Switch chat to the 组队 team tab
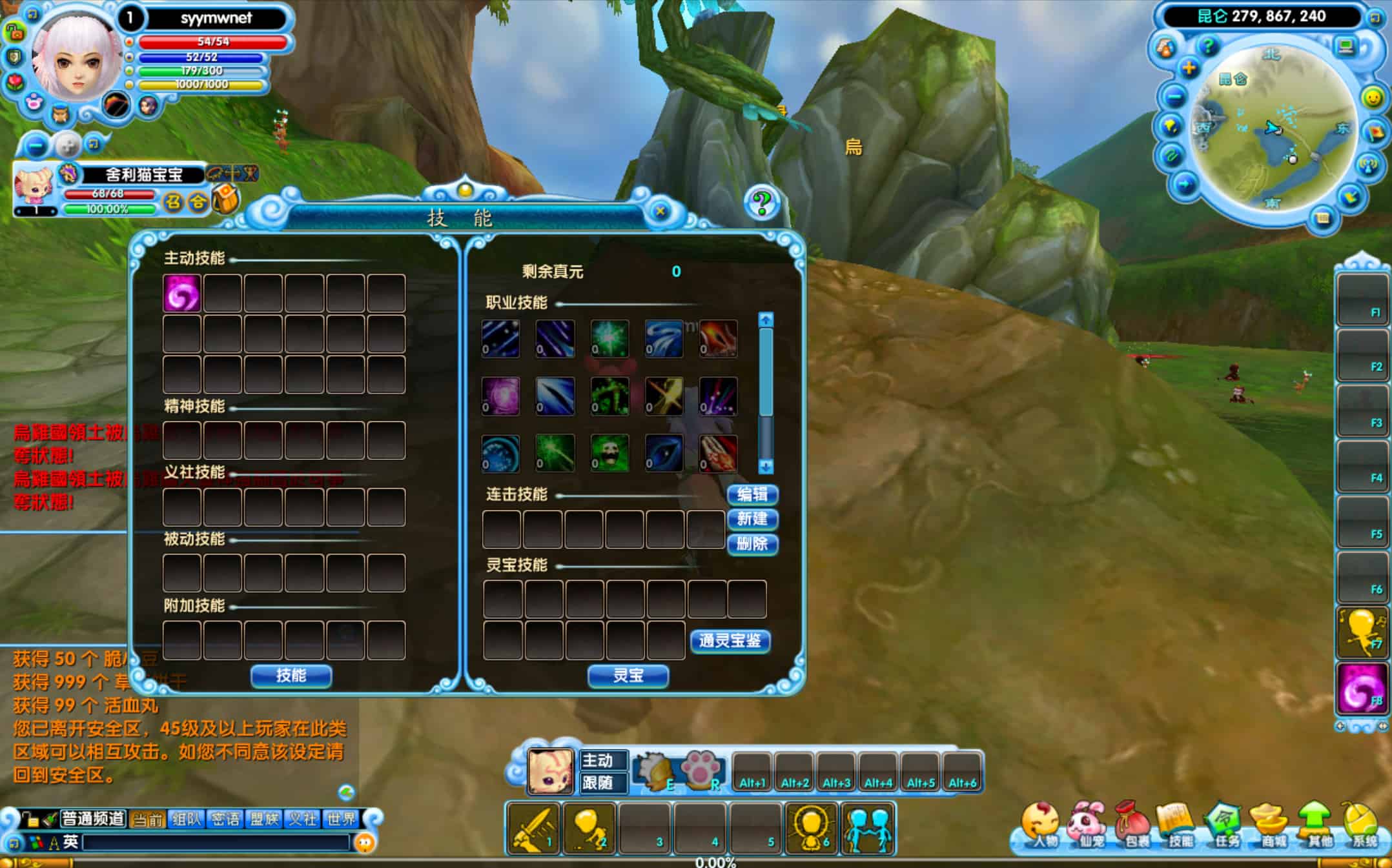The image size is (1392, 868). [x=187, y=819]
